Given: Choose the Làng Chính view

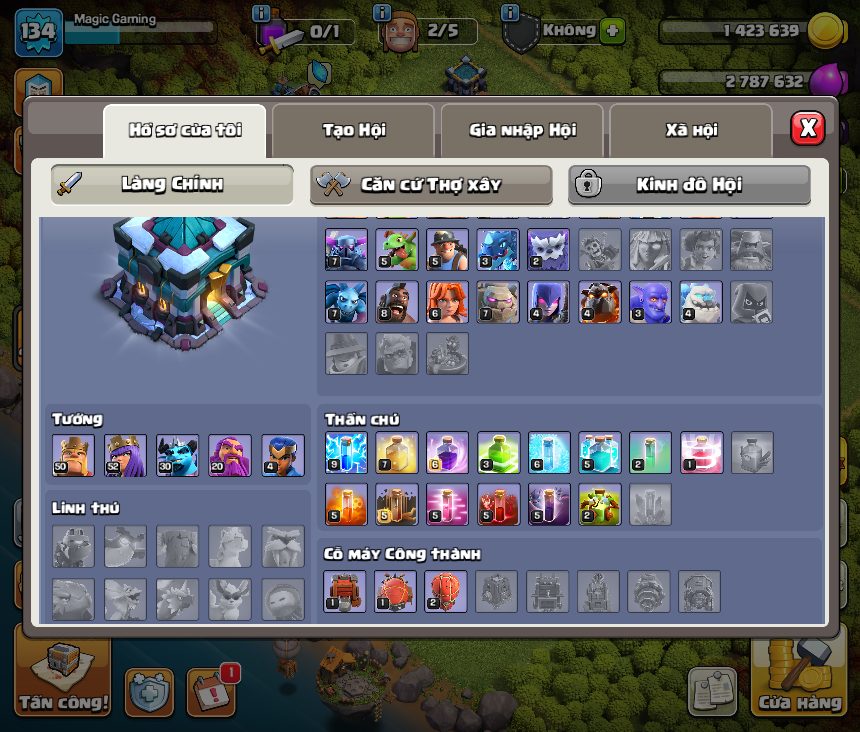Looking at the screenshot, I should click(172, 185).
